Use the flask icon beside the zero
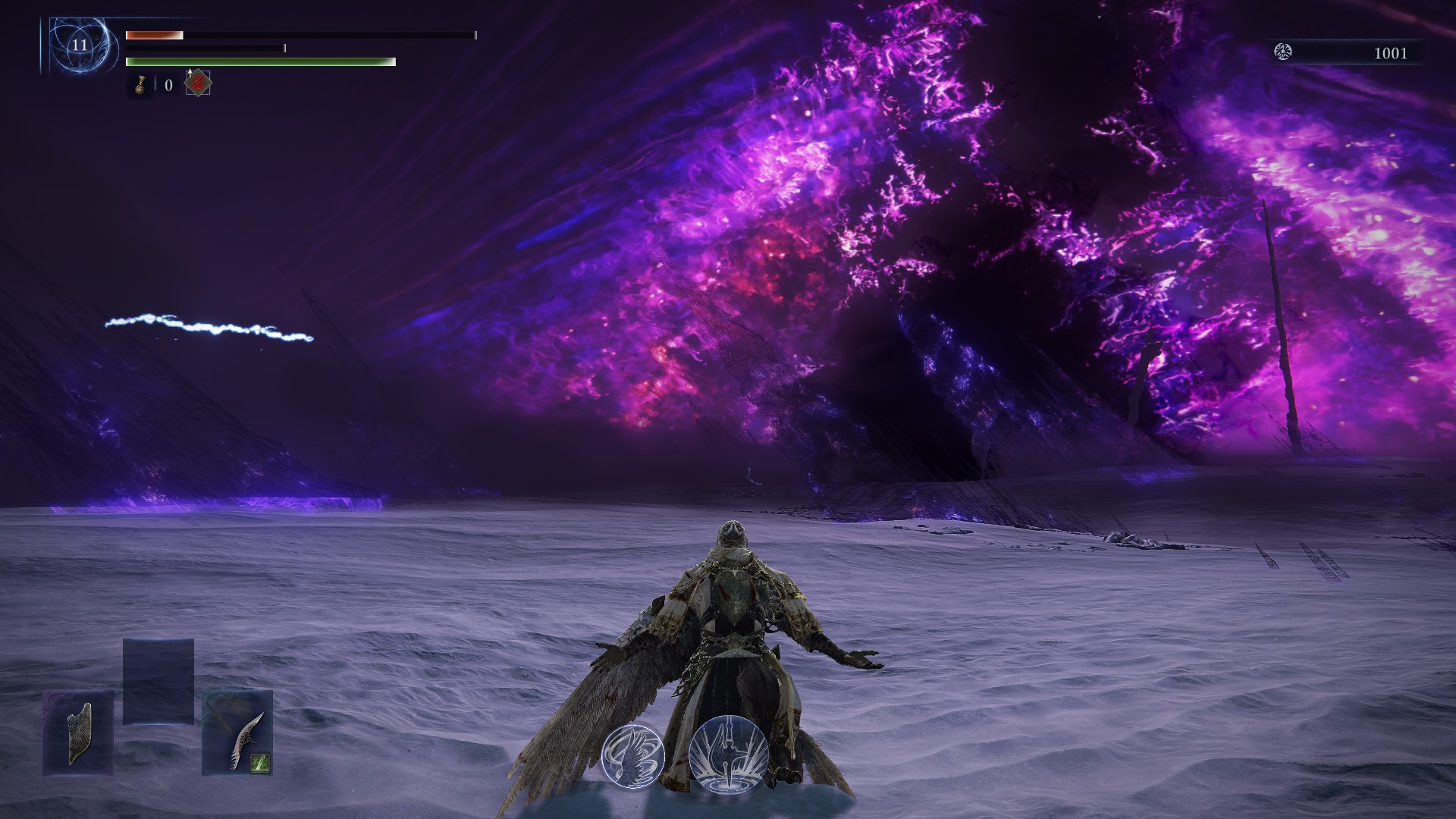Image resolution: width=1456 pixels, height=819 pixels. (140, 84)
